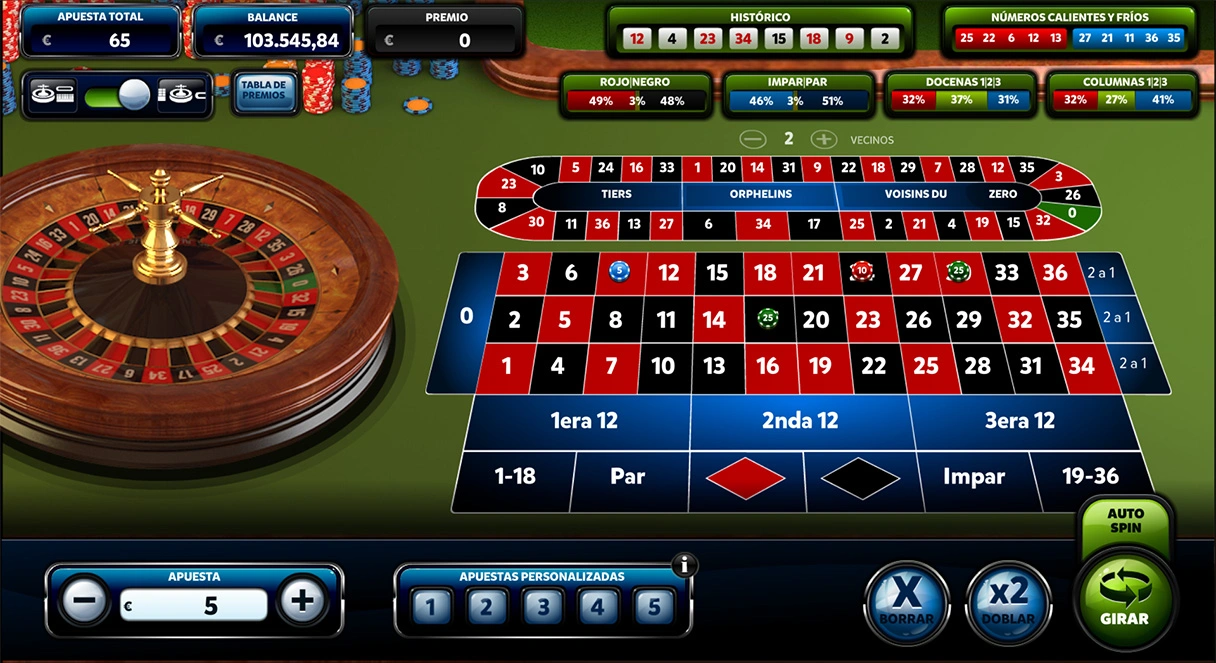Choose the Impar odd bet
This screenshot has width=1216, height=663.
point(973,477)
